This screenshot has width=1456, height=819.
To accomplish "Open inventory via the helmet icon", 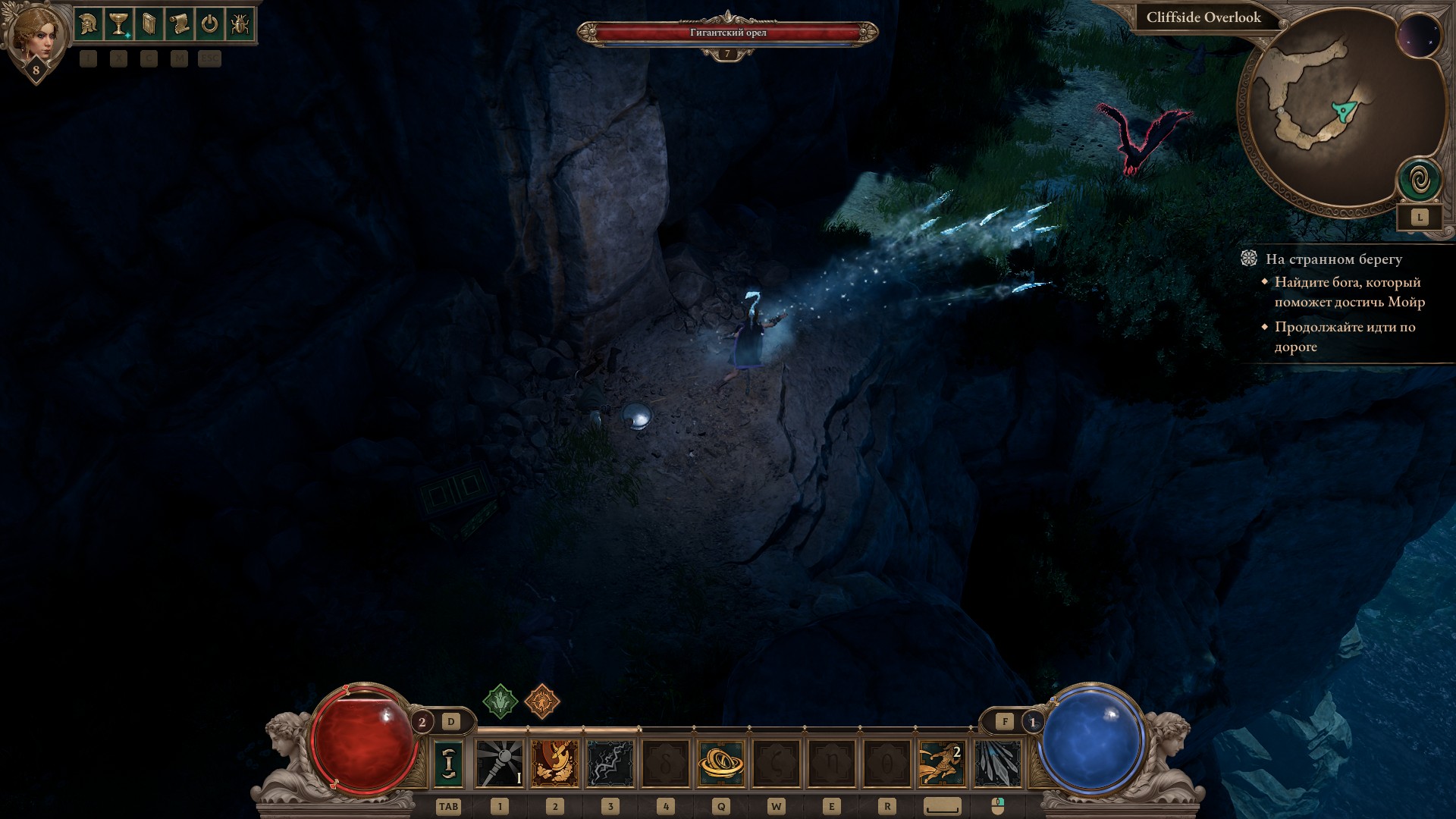I will 88,25.
